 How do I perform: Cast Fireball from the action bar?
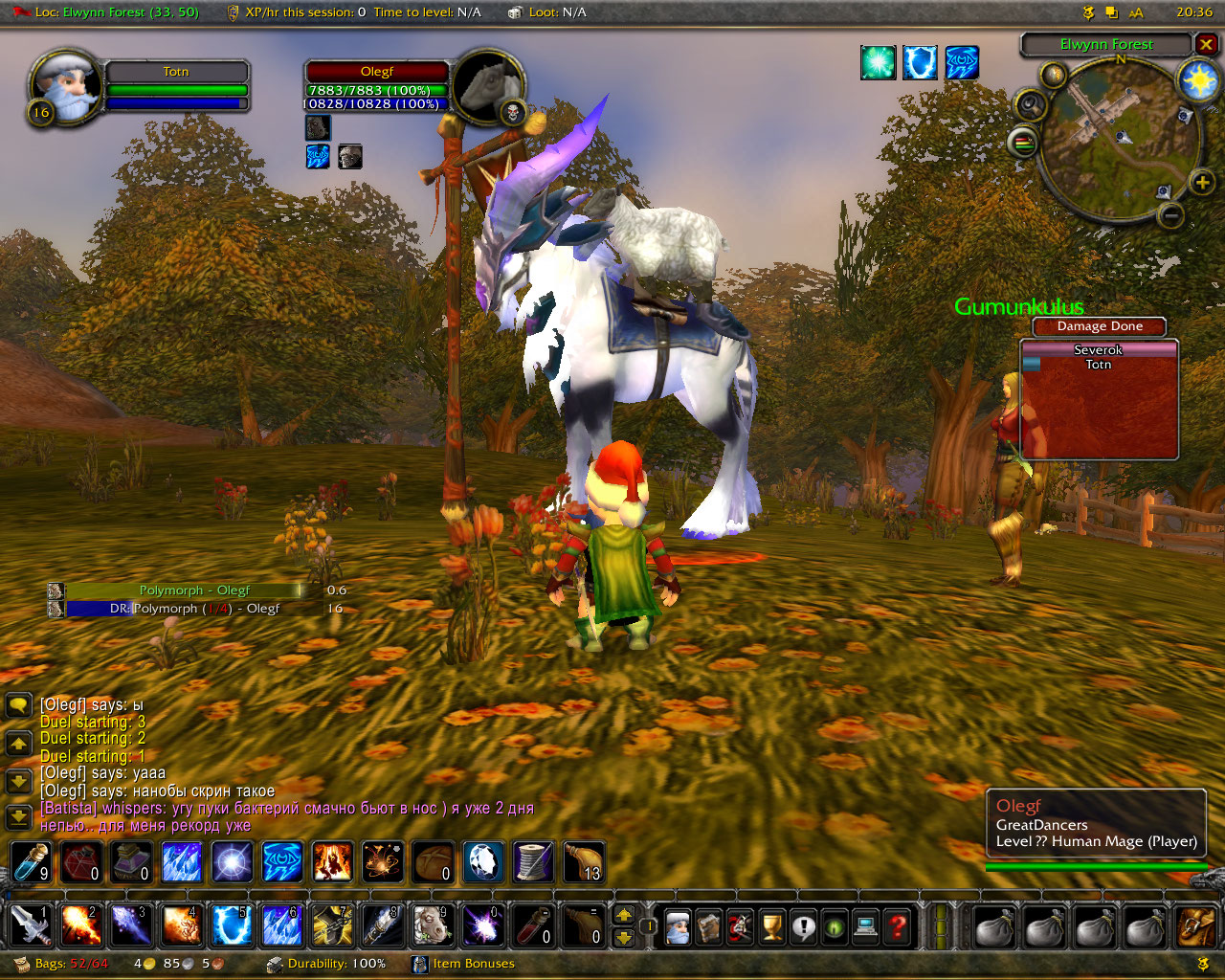[80, 925]
